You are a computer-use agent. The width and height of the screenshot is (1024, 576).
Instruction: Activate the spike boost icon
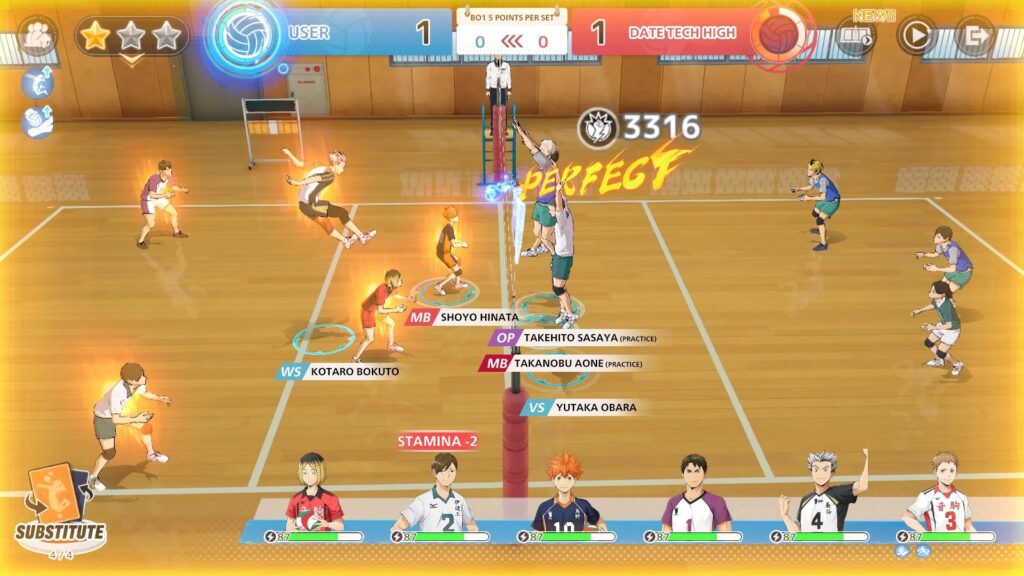36,84
